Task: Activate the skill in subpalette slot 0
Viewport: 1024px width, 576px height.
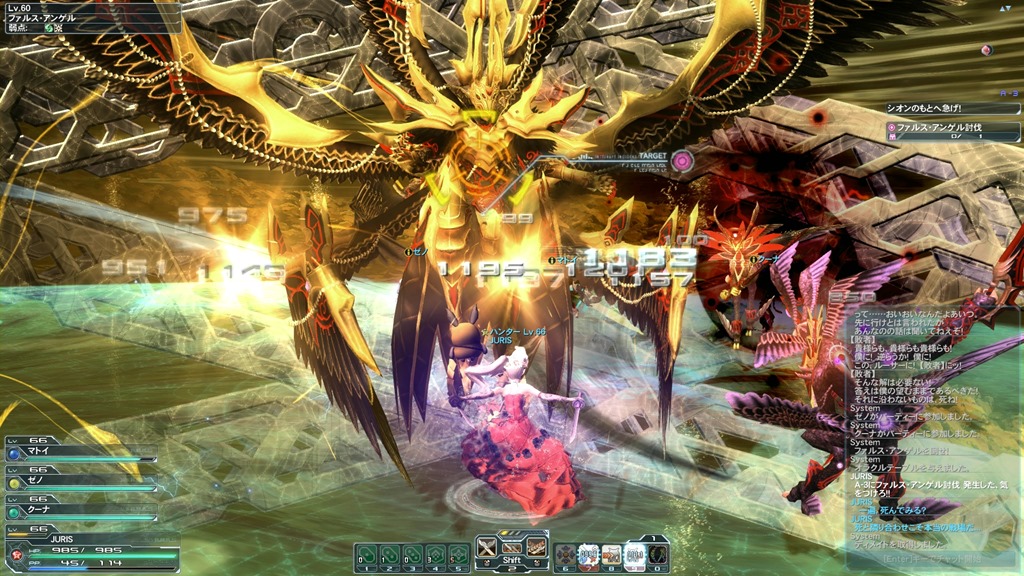Action: point(658,554)
